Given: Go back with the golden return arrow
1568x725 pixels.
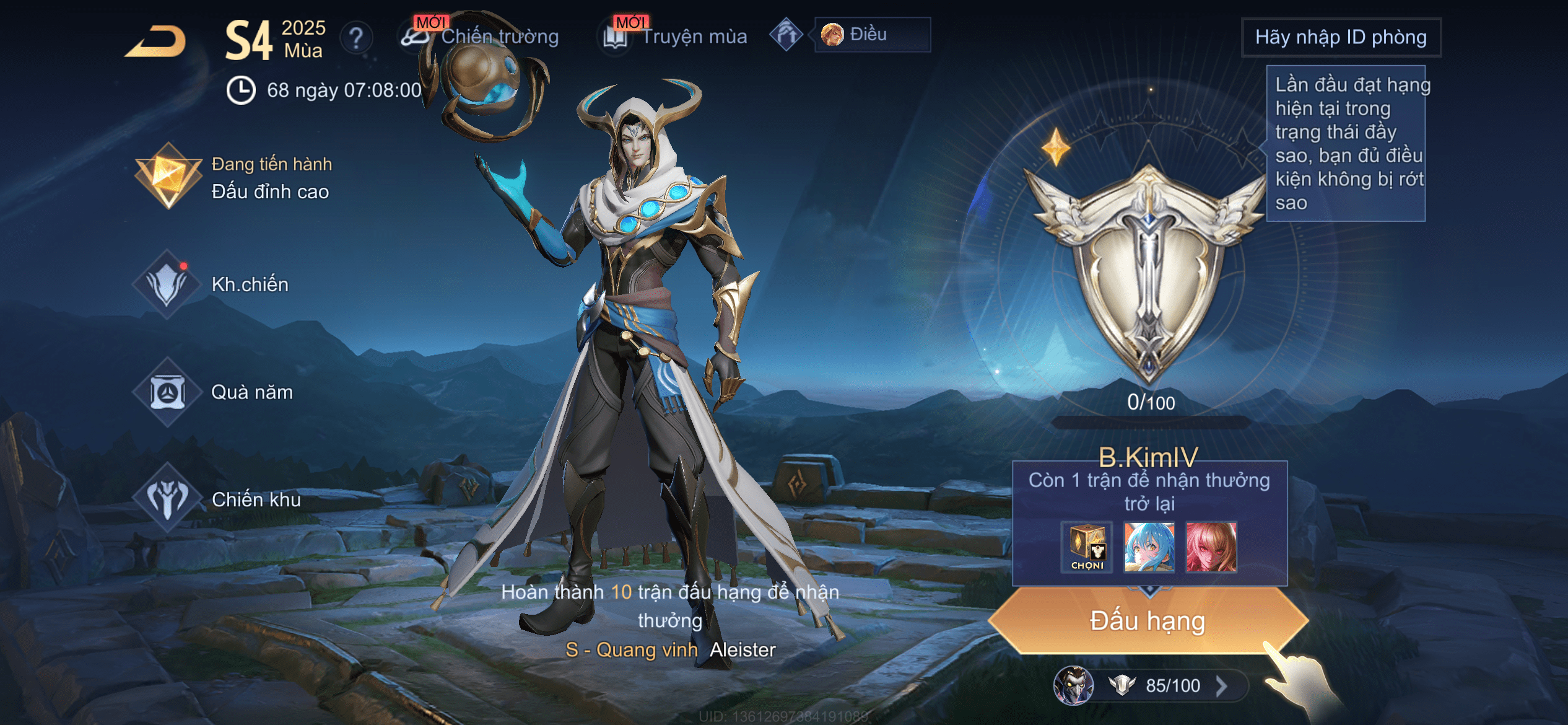Looking at the screenshot, I should [x=156, y=42].
